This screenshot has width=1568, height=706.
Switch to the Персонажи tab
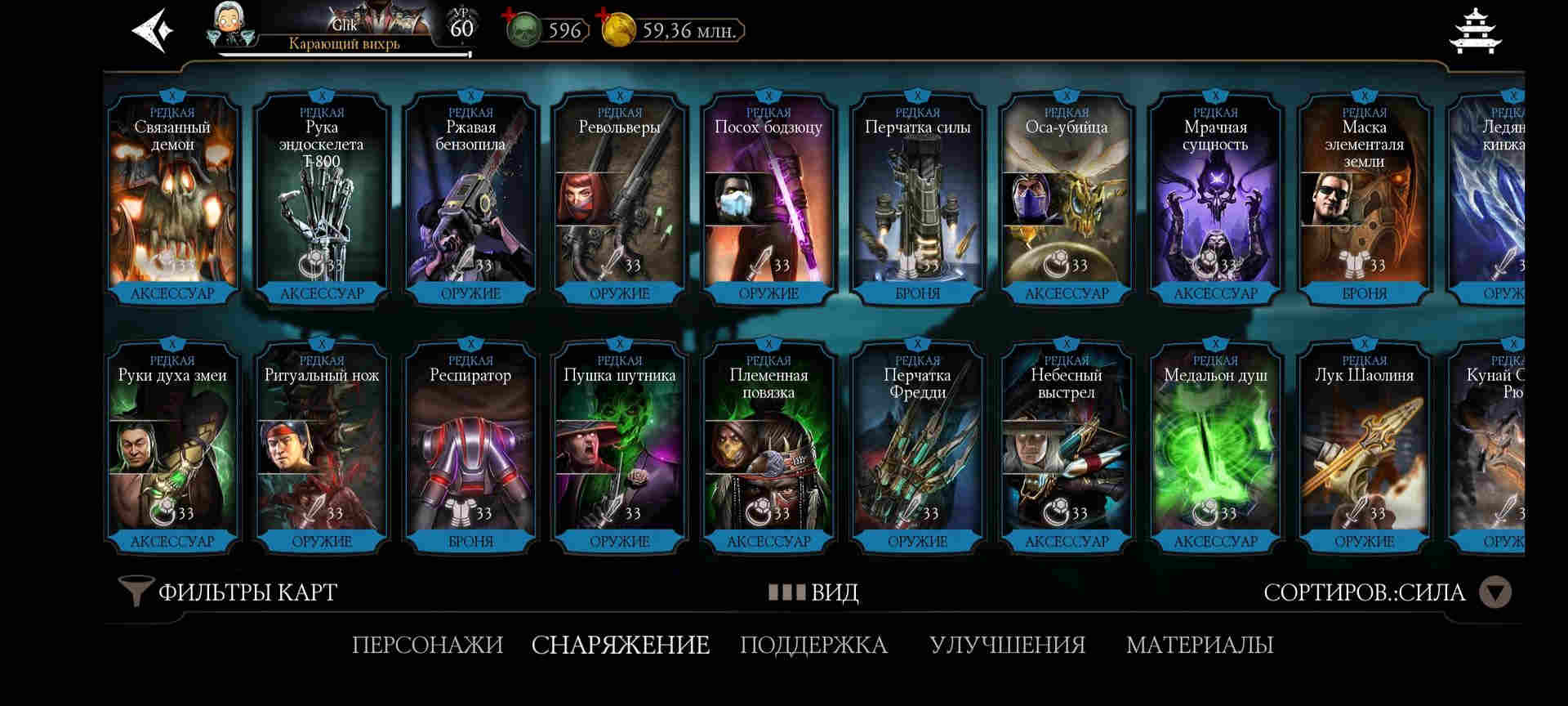[x=427, y=645]
